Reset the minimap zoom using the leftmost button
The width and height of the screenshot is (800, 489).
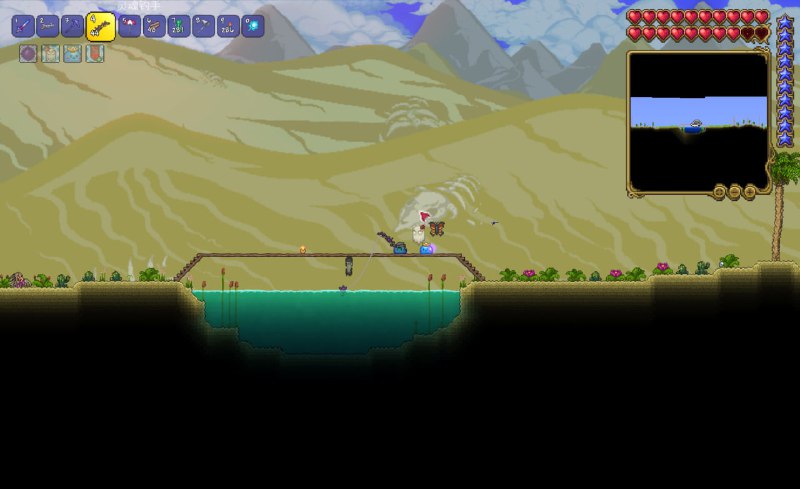point(720,191)
